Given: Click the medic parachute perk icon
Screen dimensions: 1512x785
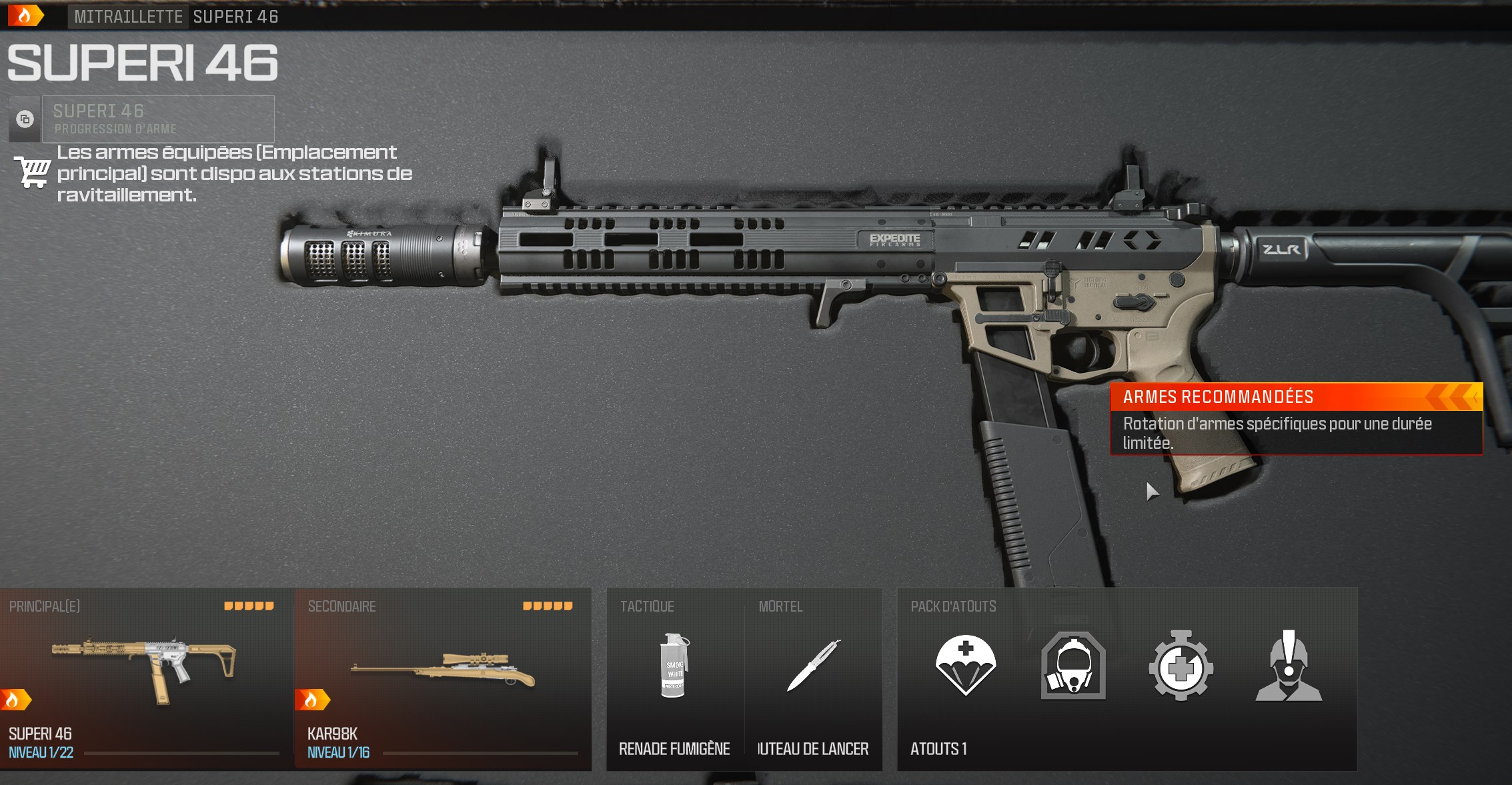Looking at the screenshot, I should (965, 665).
